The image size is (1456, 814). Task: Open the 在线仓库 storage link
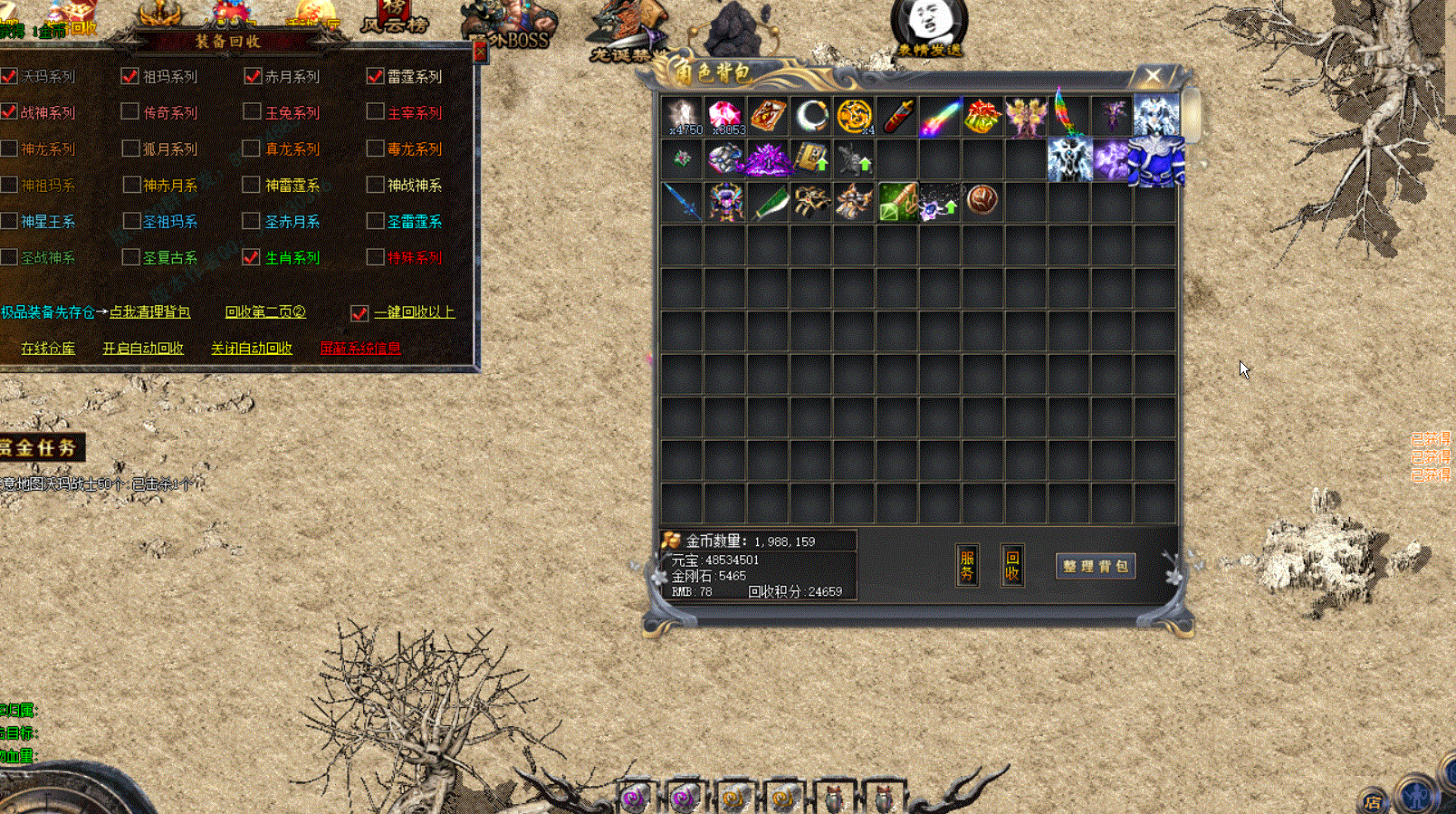click(48, 349)
